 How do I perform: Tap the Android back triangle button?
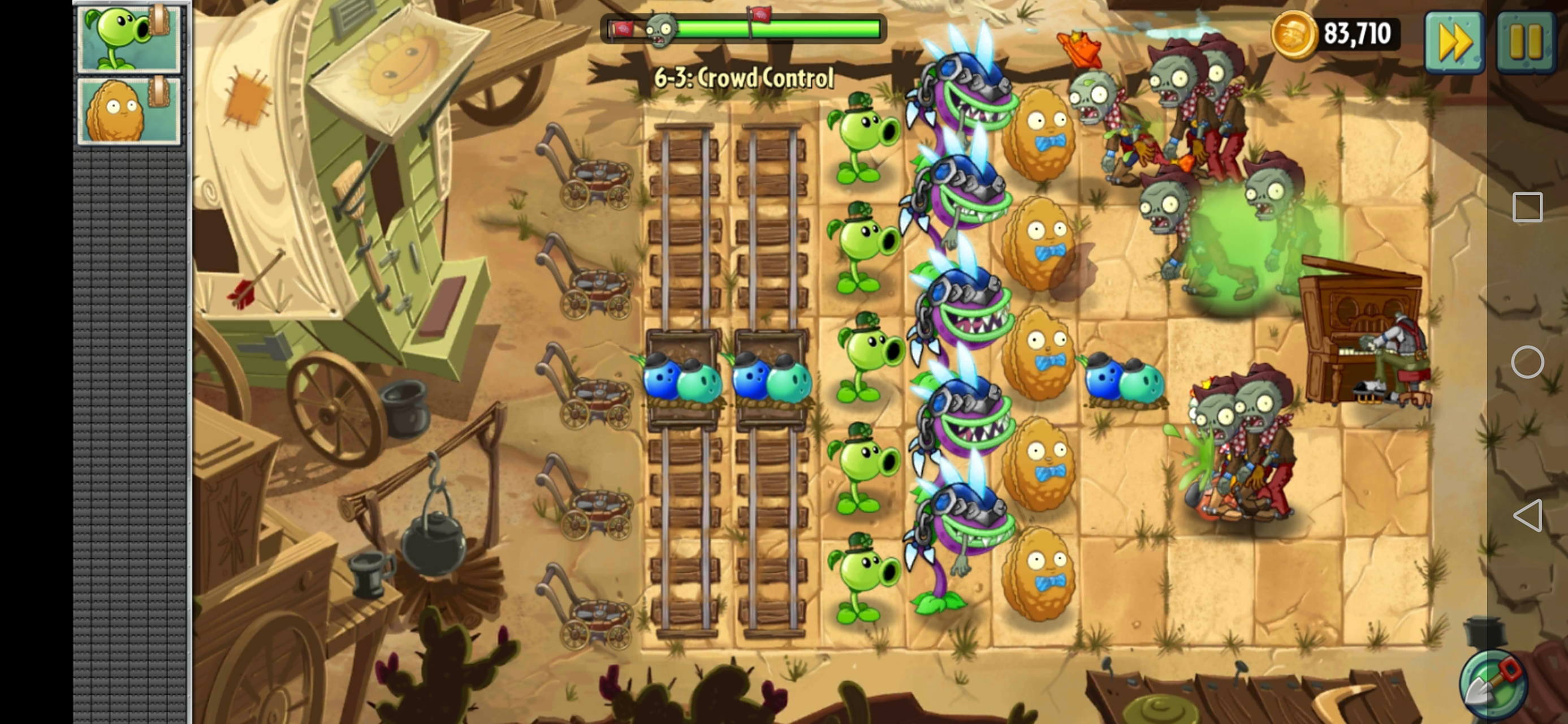coord(1527,516)
